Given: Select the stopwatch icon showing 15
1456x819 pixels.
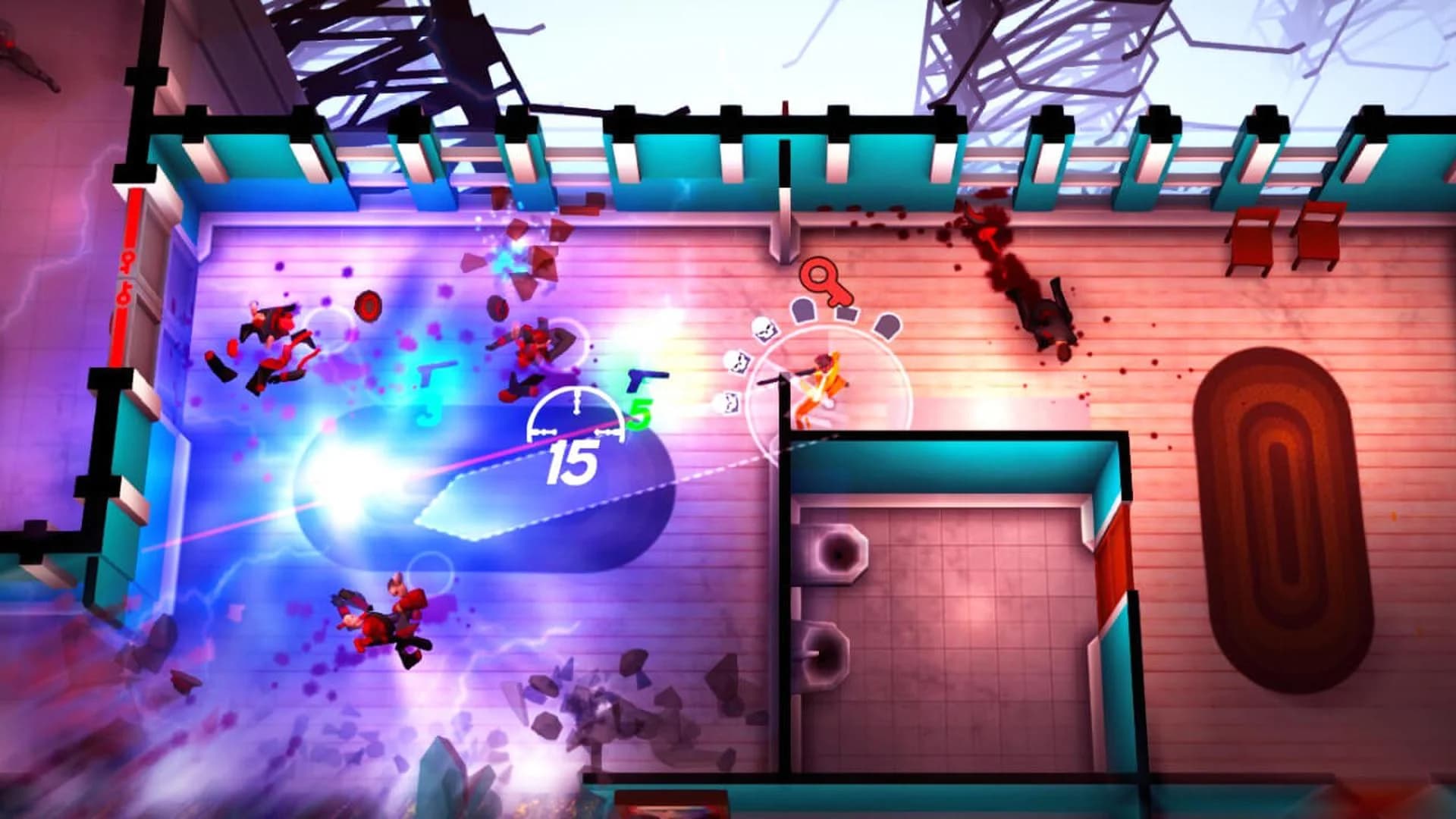Looking at the screenshot, I should point(576,432).
